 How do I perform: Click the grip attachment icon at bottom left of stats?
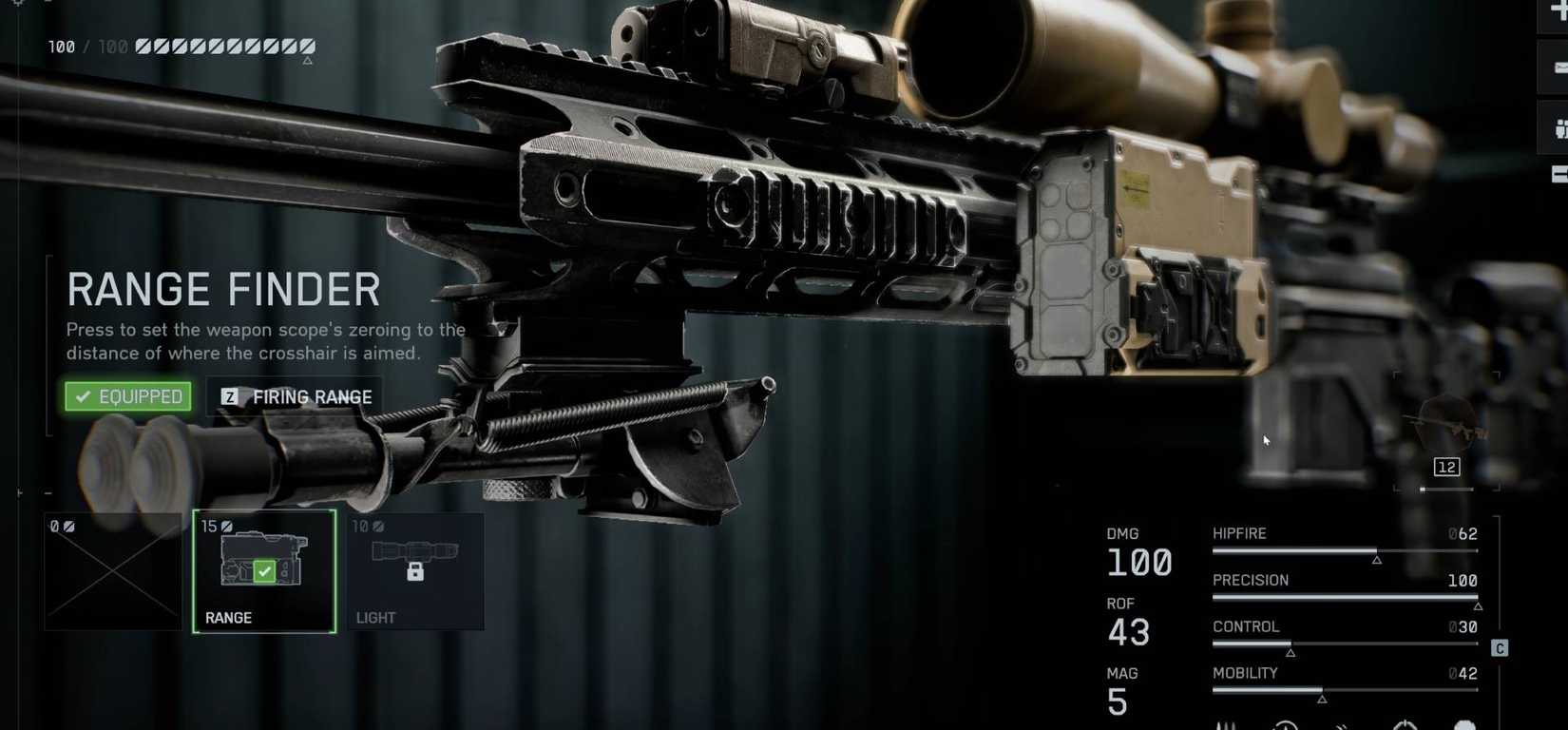1225,724
